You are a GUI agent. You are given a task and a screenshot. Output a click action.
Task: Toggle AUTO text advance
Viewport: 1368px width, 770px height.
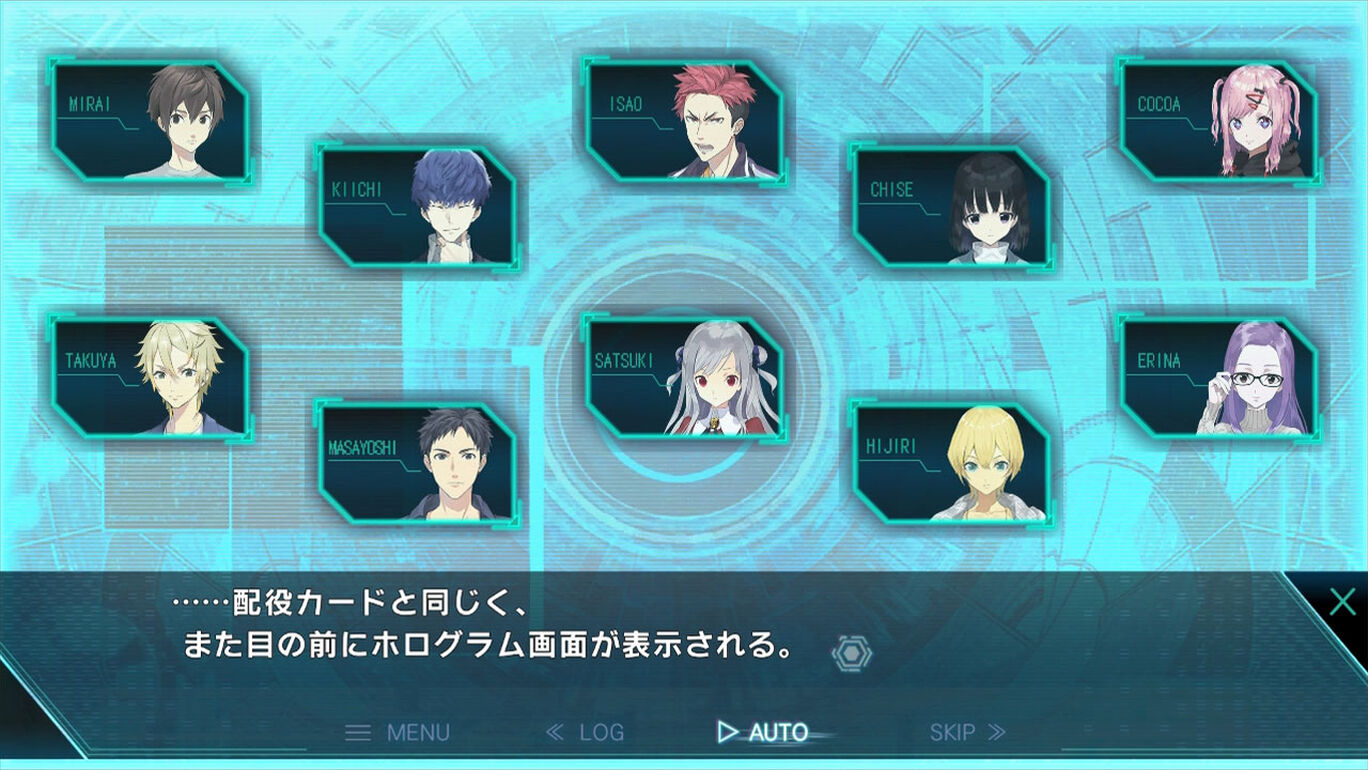[x=764, y=732]
